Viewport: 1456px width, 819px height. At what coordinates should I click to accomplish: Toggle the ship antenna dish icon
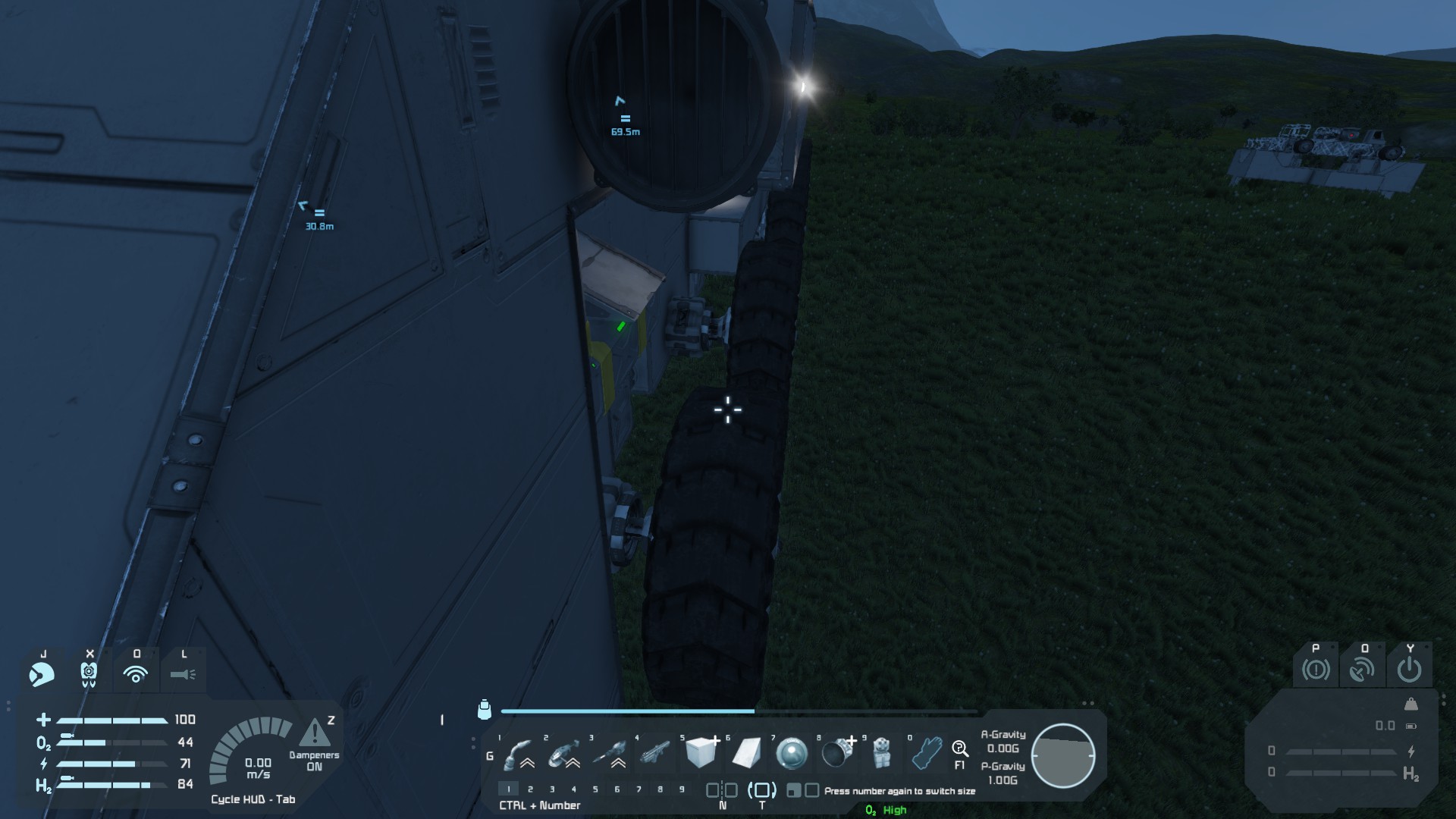coord(1363,670)
